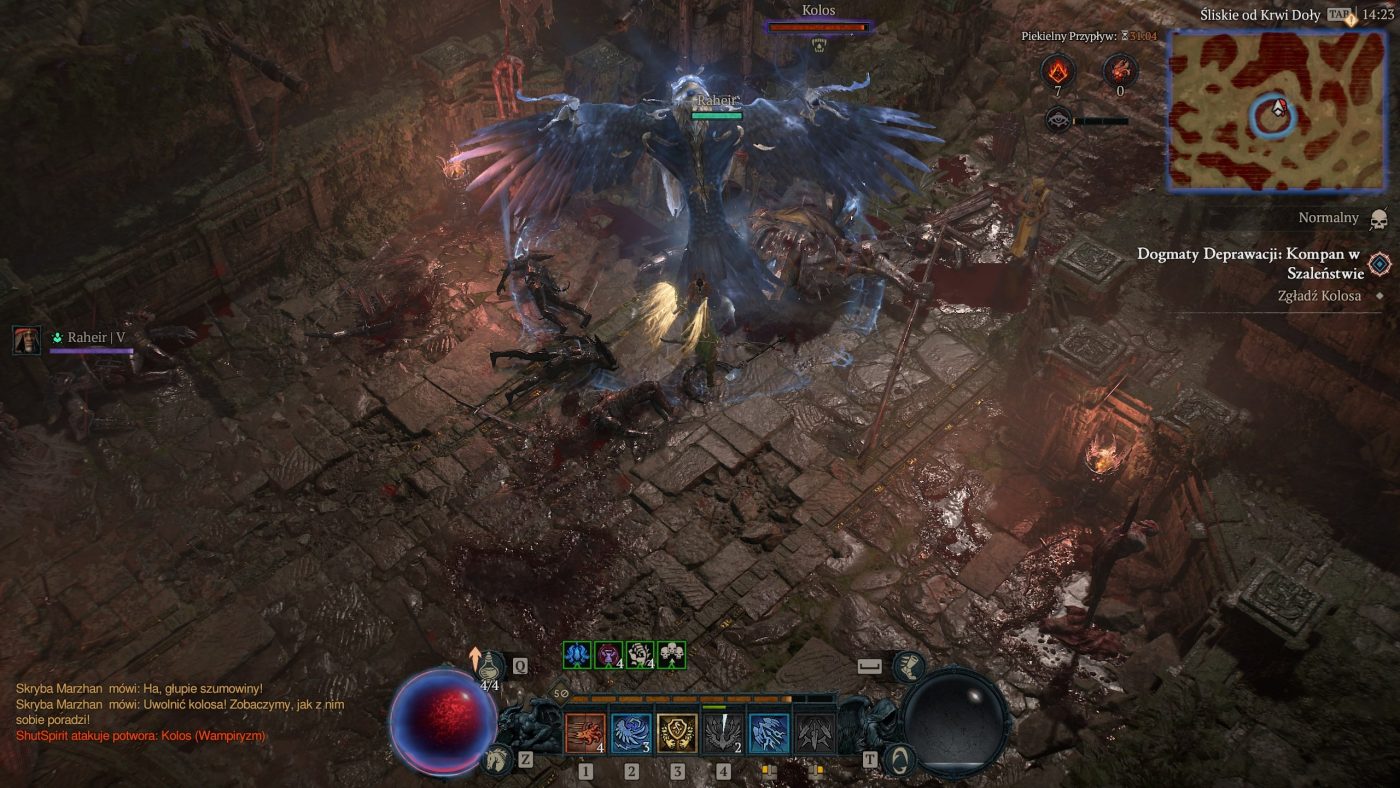Click the quest emblem beside Kompan w Szaleństwie
This screenshot has height=788, width=1400.
tap(1379, 263)
